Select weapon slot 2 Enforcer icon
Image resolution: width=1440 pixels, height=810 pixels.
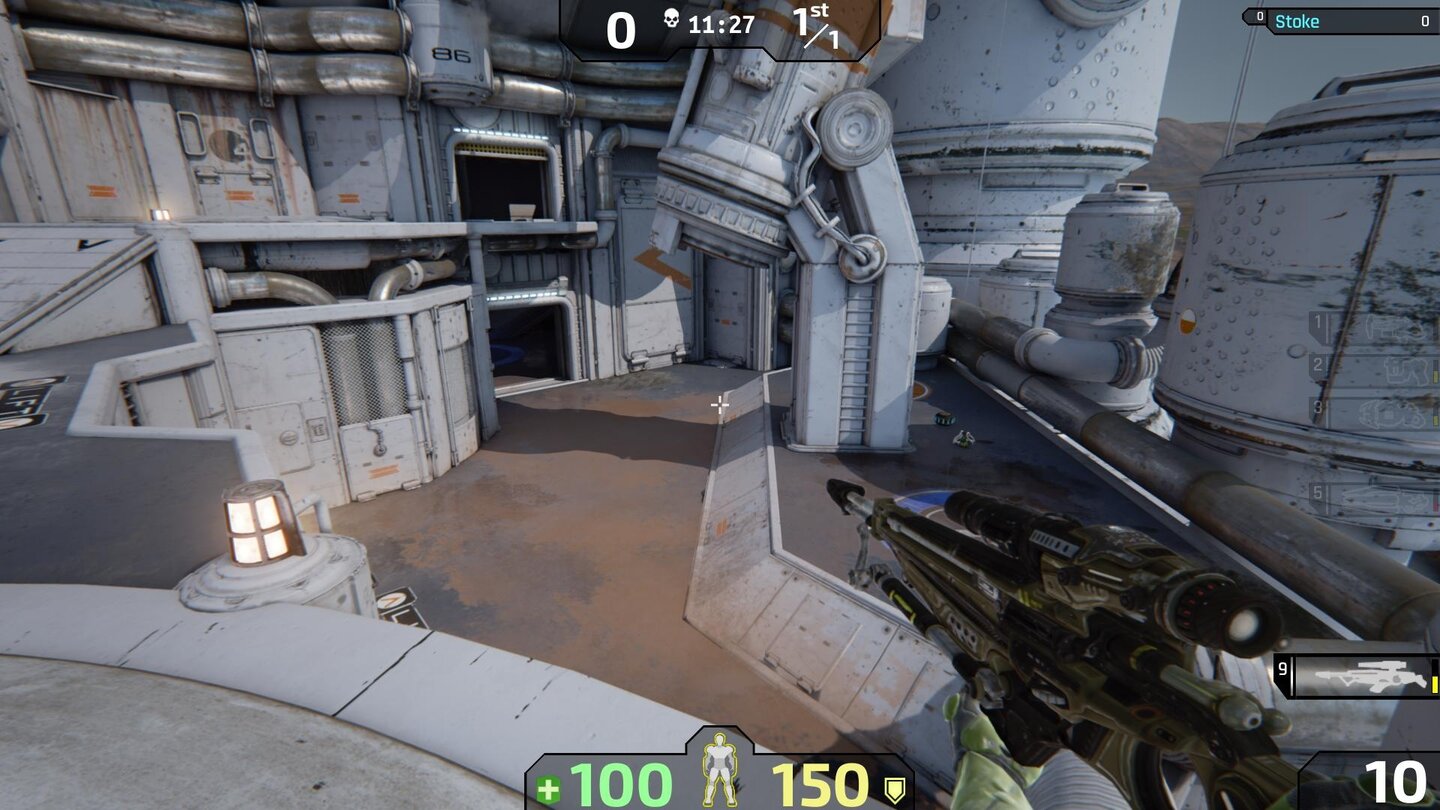click(1405, 370)
